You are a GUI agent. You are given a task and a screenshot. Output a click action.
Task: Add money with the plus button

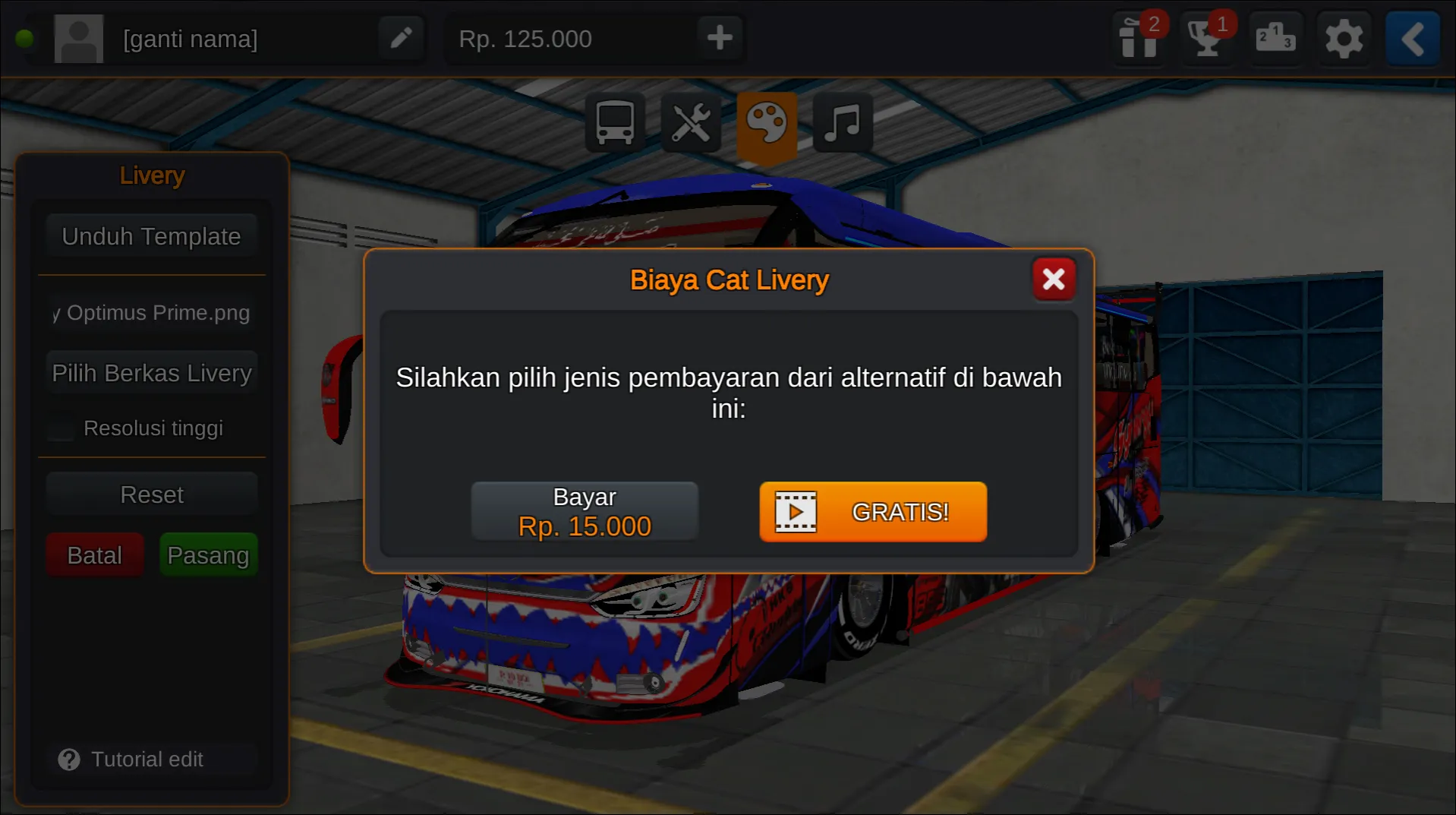[718, 37]
